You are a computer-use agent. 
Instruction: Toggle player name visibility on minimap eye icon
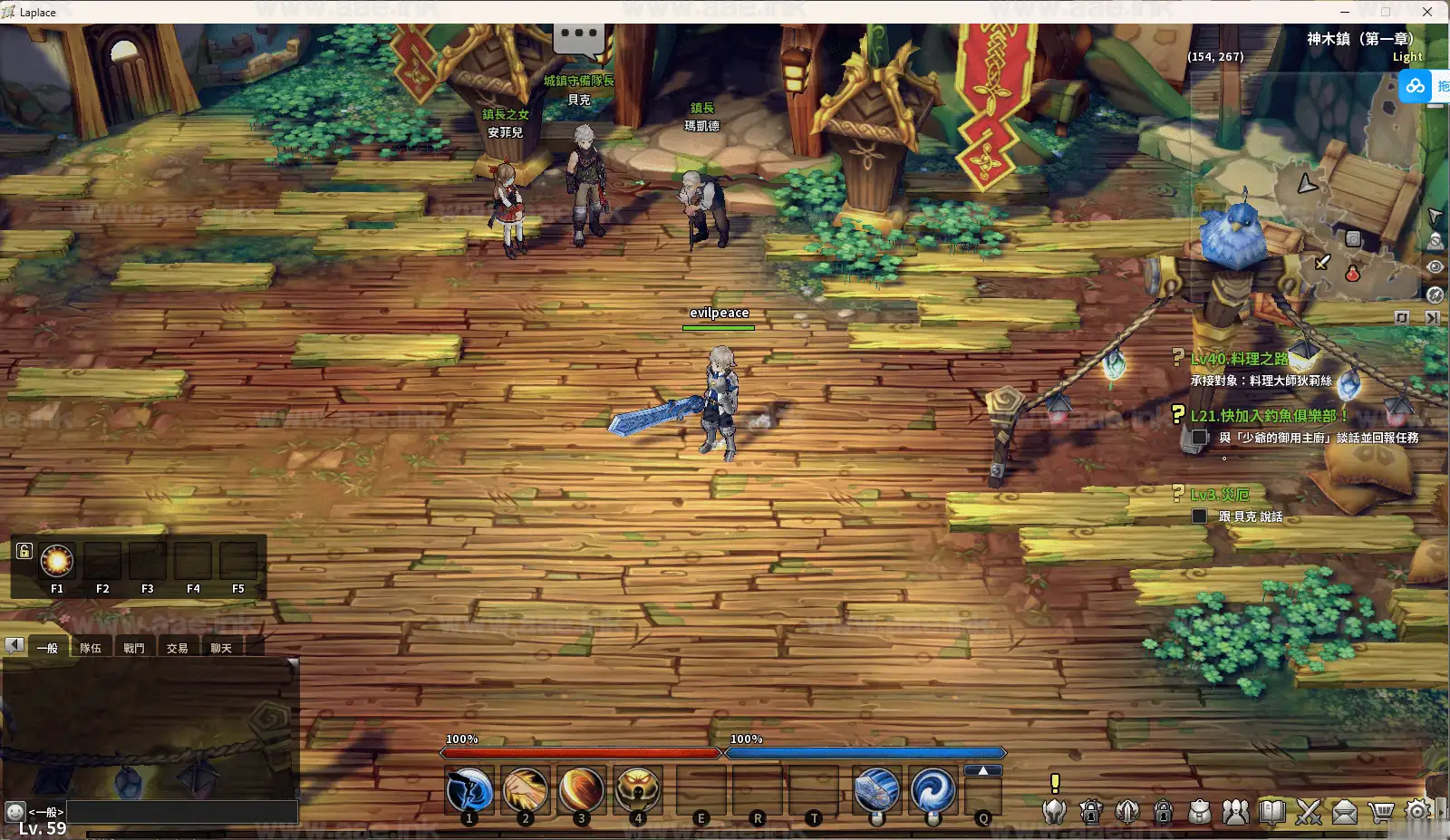[x=1435, y=266]
